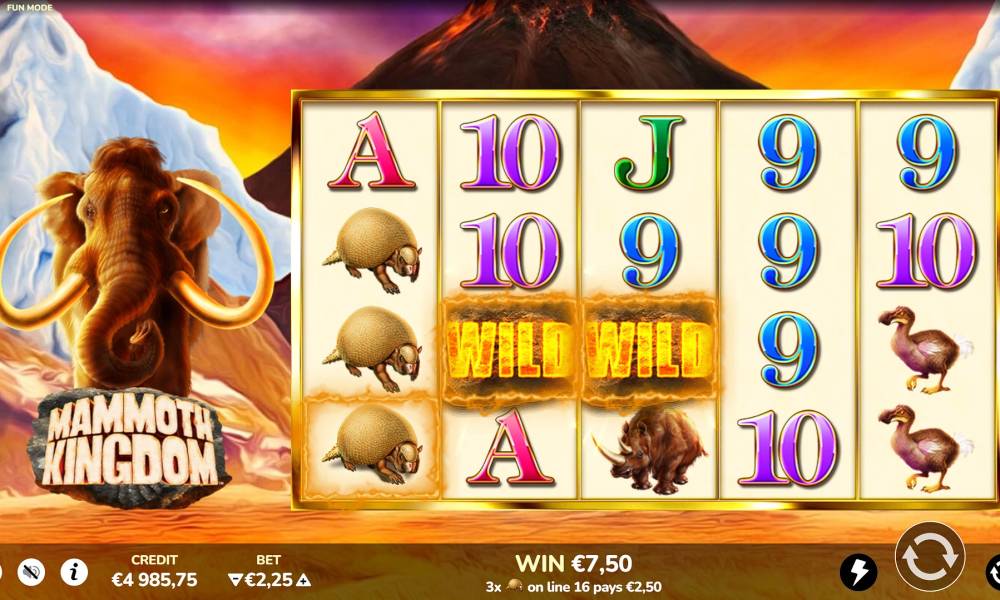Decrease the bet with the down arrow
Image resolution: width=1000 pixels, height=600 pixels.
[x=236, y=579]
